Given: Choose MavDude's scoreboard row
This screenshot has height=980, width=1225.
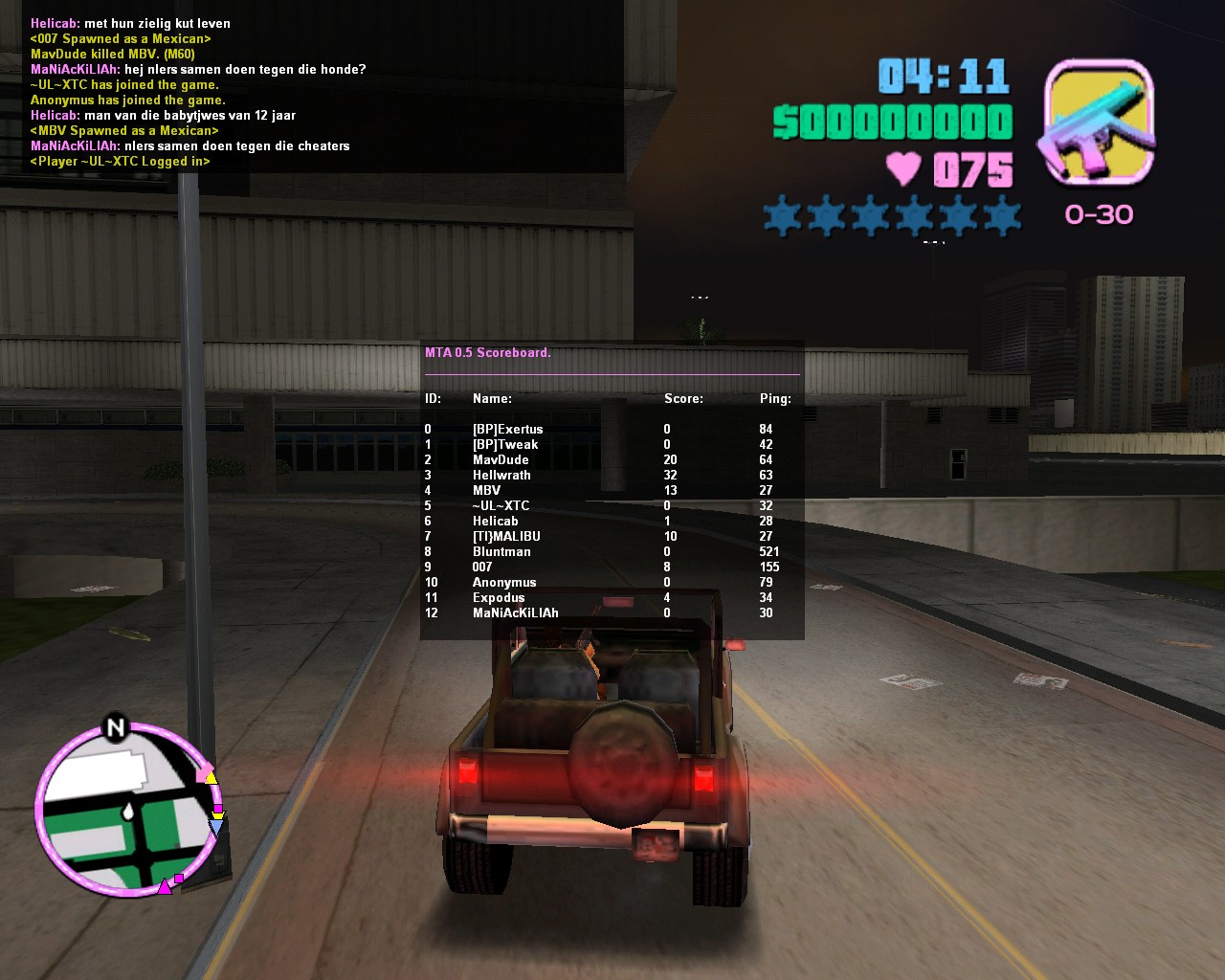Looking at the screenshot, I should point(501,460).
